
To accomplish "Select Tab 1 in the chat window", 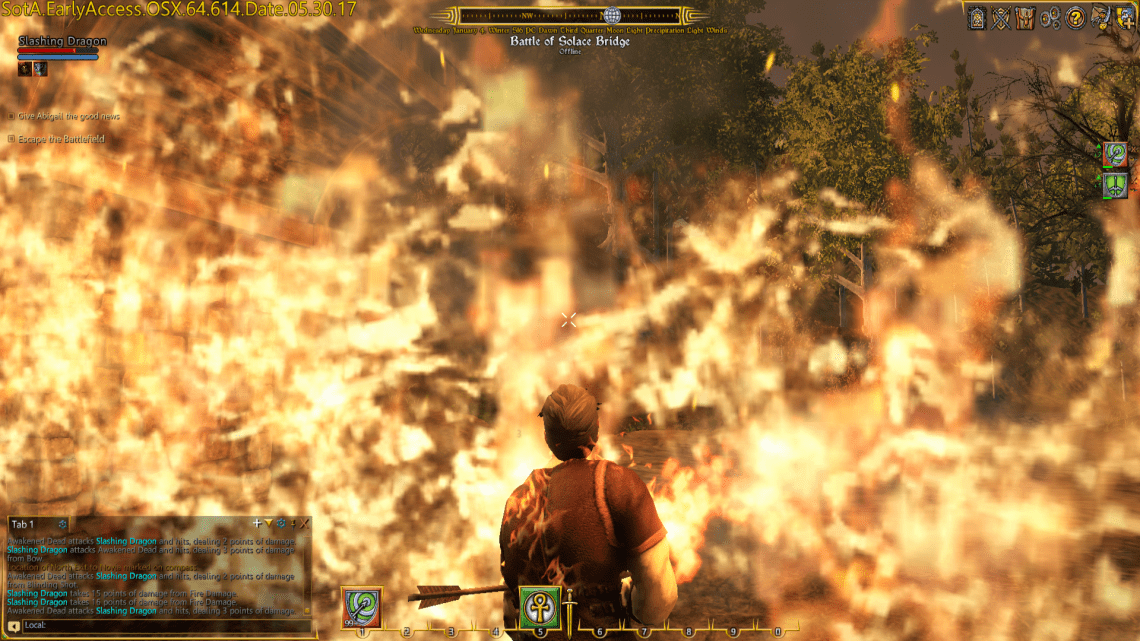I will click(22, 524).
